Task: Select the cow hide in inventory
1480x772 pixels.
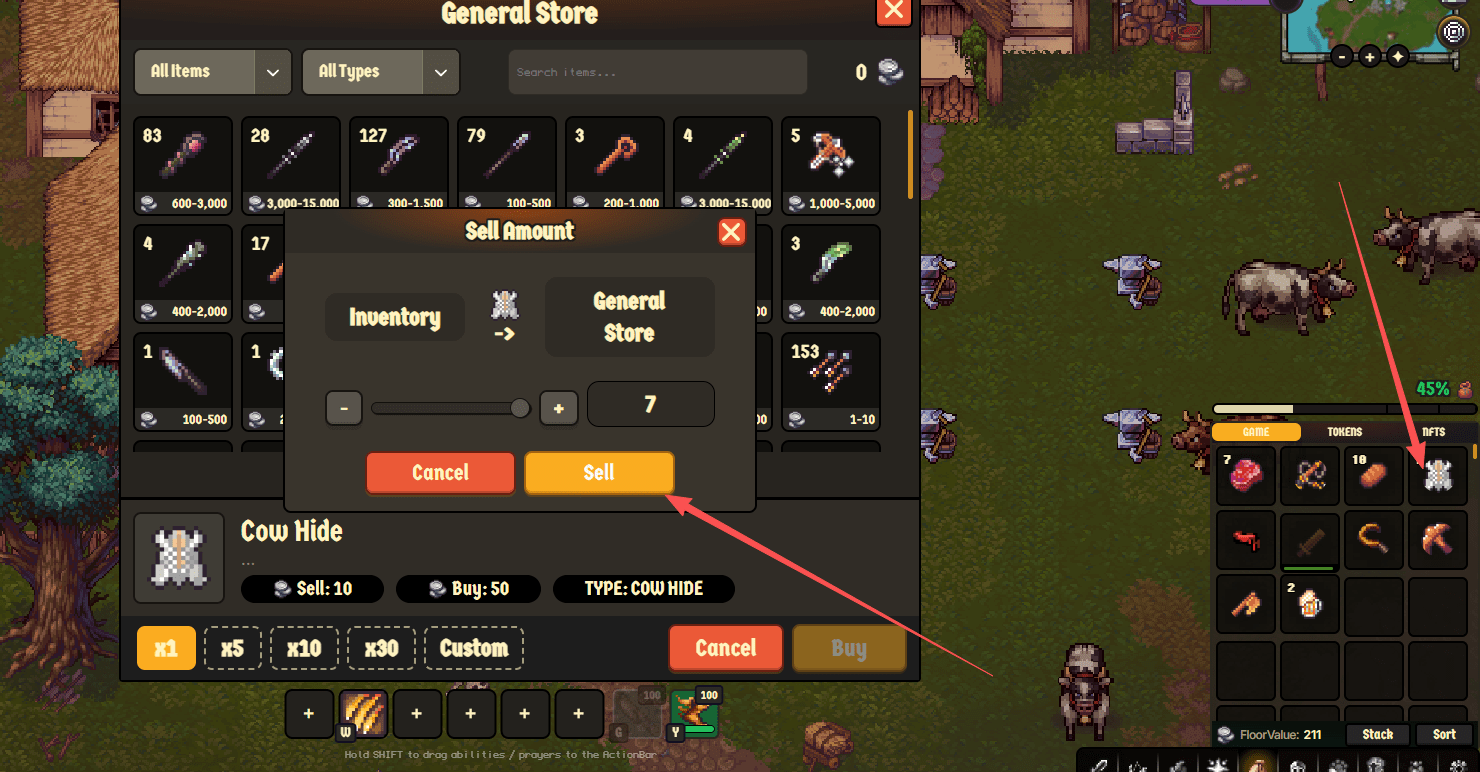Action: 1437,476
